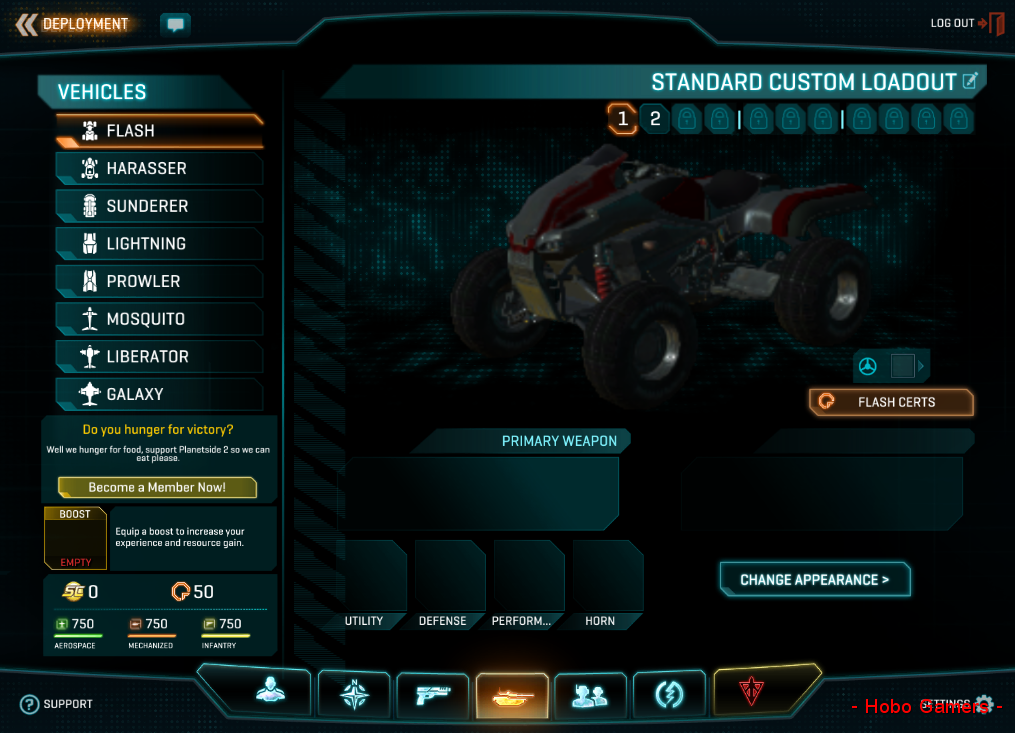This screenshot has height=733, width=1015.
Task: Select the Flash vehicle
Action: click(160, 131)
